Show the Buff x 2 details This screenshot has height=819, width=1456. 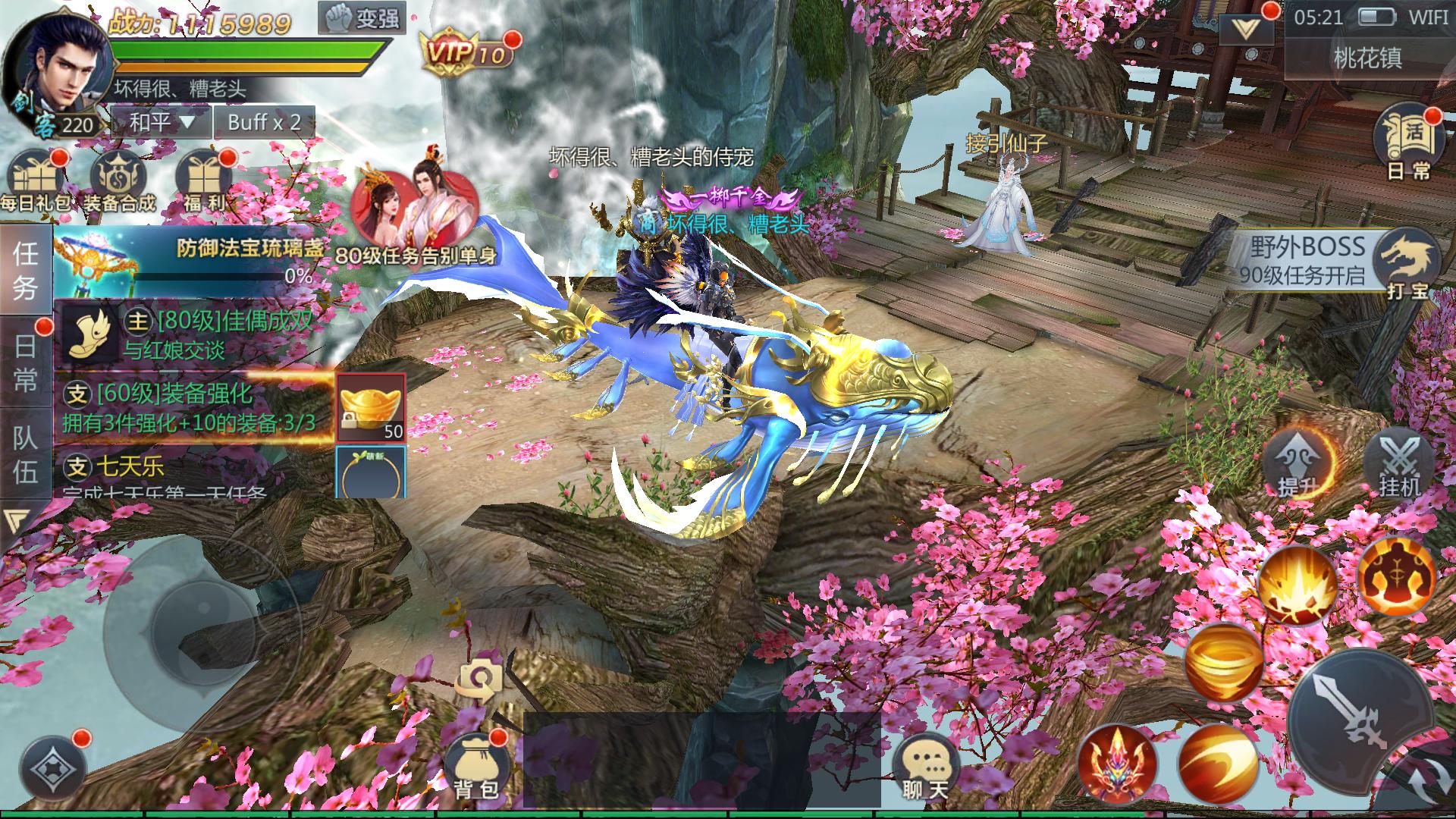(x=264, y=122)
